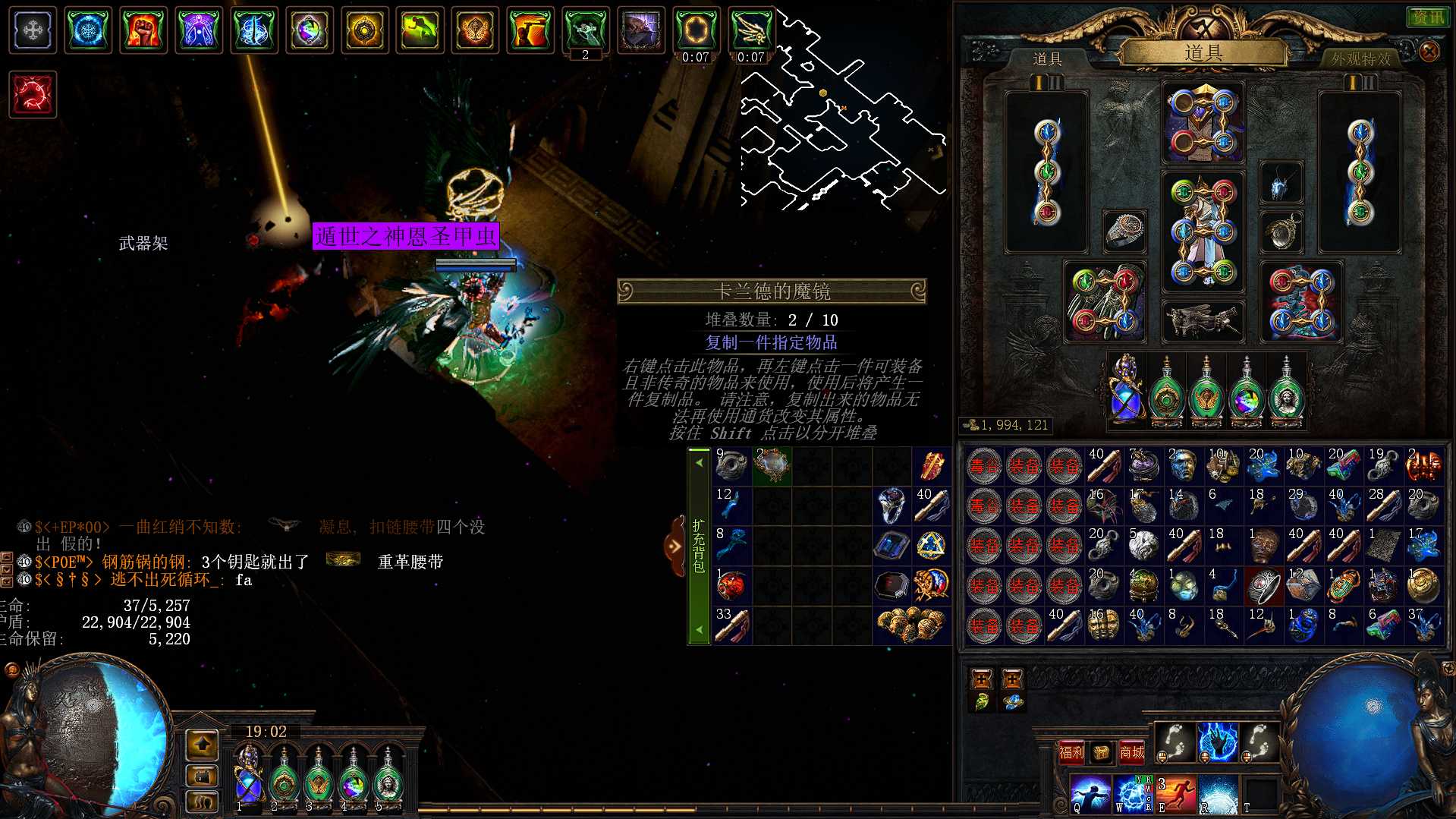1456x819 pixels.
Task: Select the equipped body armour slot
Action: coord(1203,232)
